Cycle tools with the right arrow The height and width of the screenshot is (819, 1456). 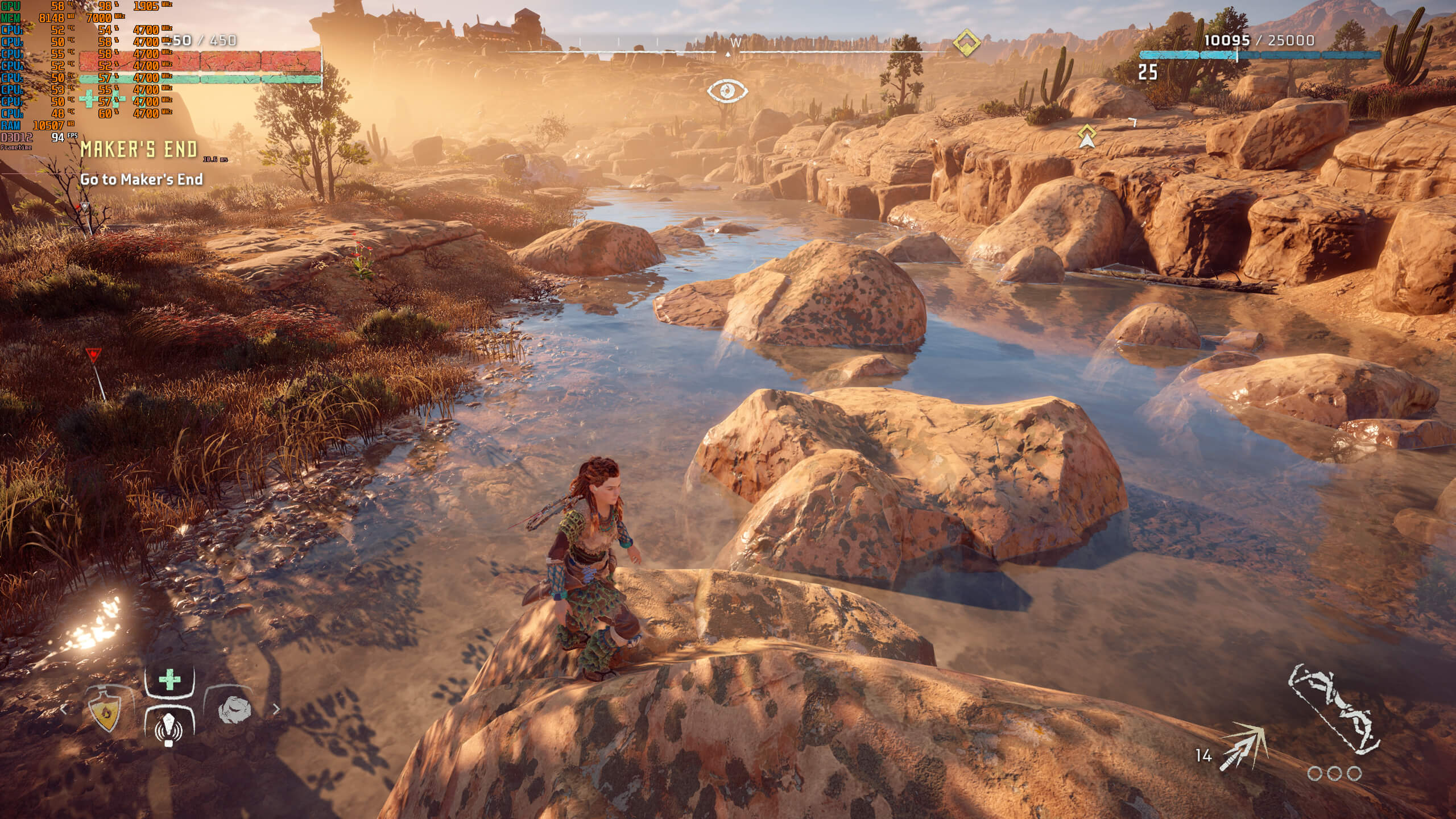tap(276, 709)
